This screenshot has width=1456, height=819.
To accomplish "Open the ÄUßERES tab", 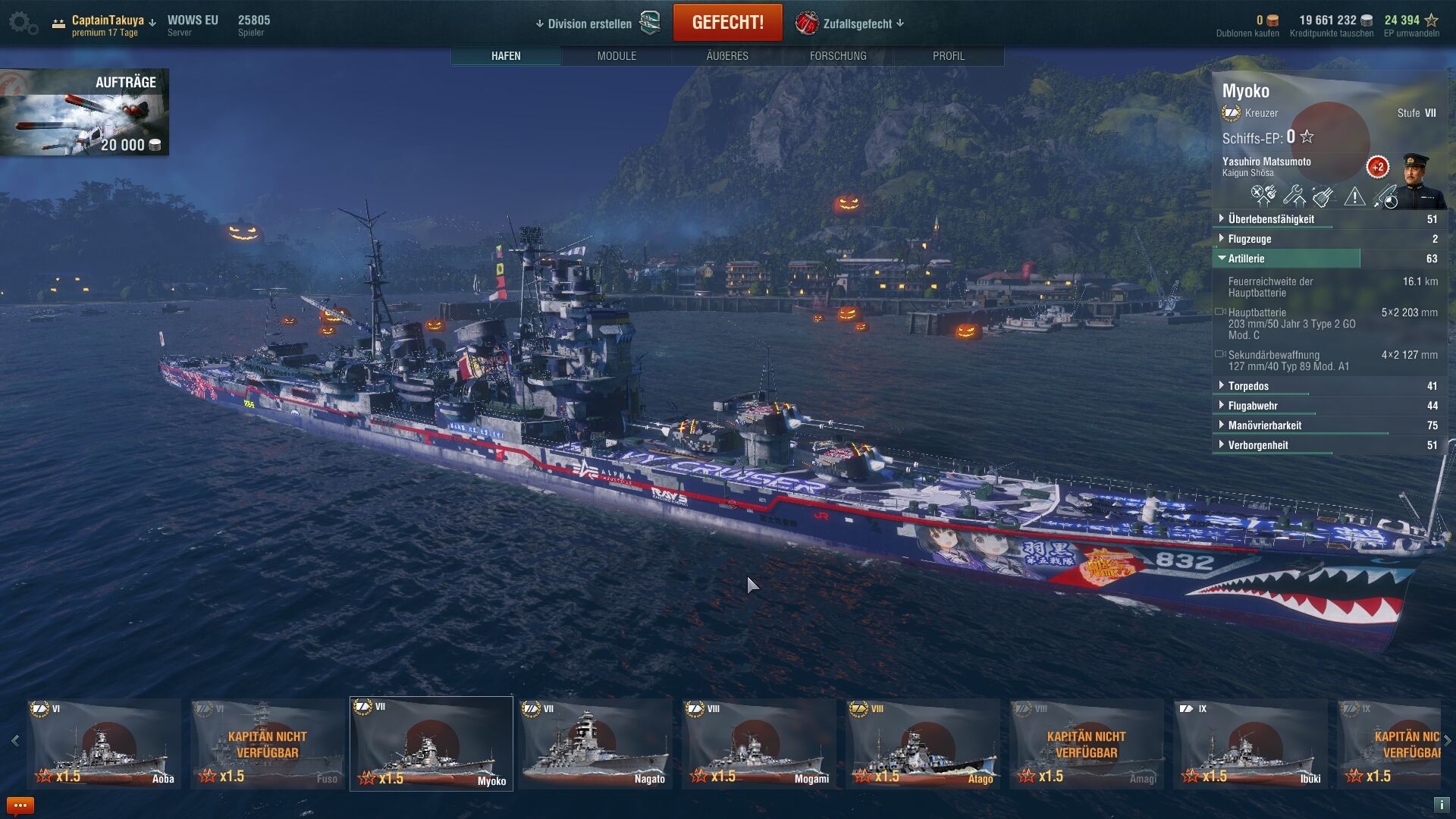I will tap(727, 56).
